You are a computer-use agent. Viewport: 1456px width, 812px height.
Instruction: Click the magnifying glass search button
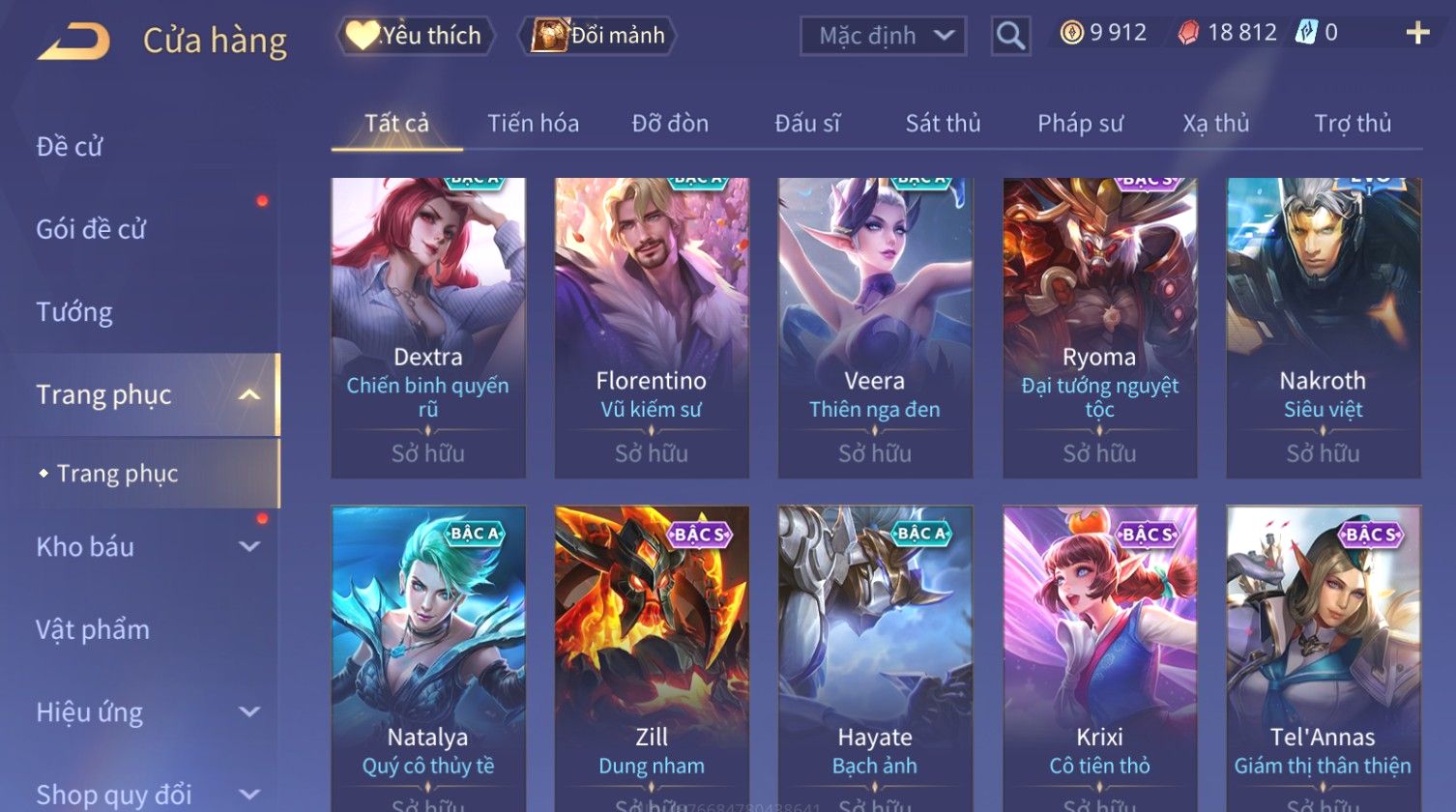click(x=1010, y=37)
